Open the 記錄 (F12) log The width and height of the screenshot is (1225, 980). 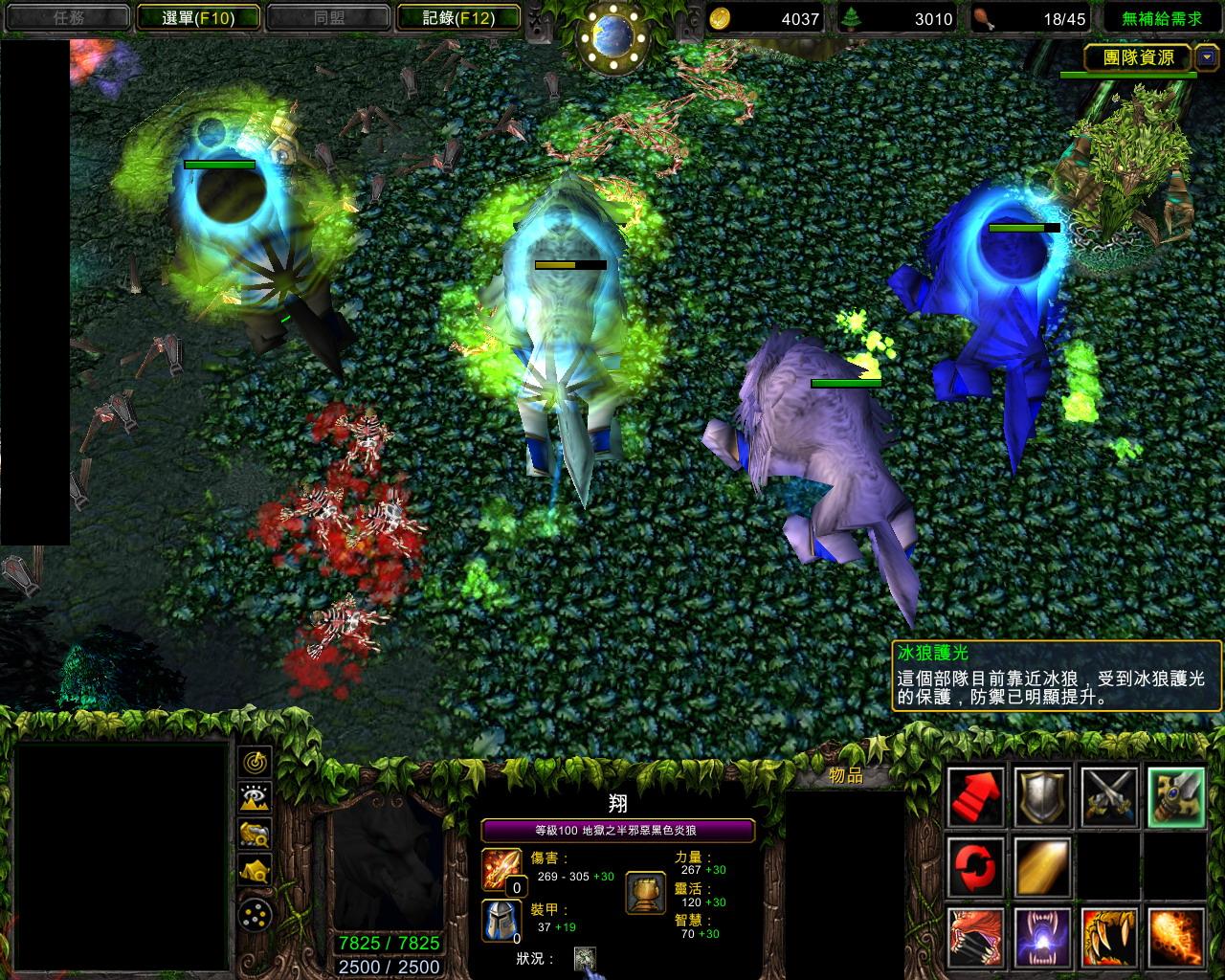coord(458,17)
